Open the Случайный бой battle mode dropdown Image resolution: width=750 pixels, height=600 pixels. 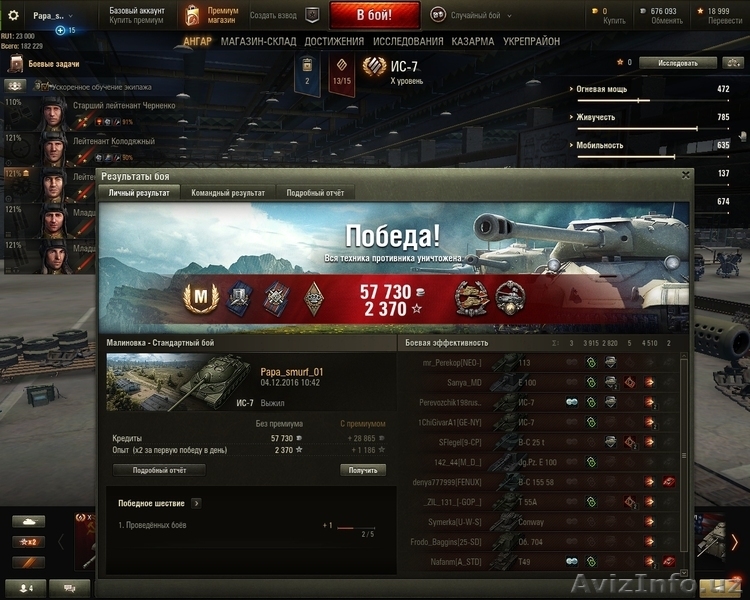click(x=472, y=15)
